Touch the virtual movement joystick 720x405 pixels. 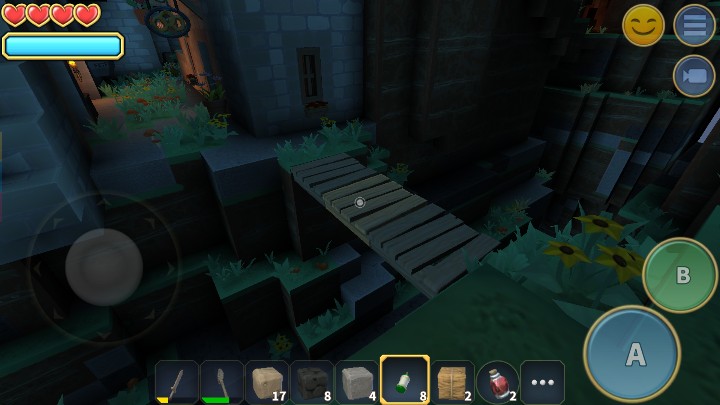pos(103,267)
